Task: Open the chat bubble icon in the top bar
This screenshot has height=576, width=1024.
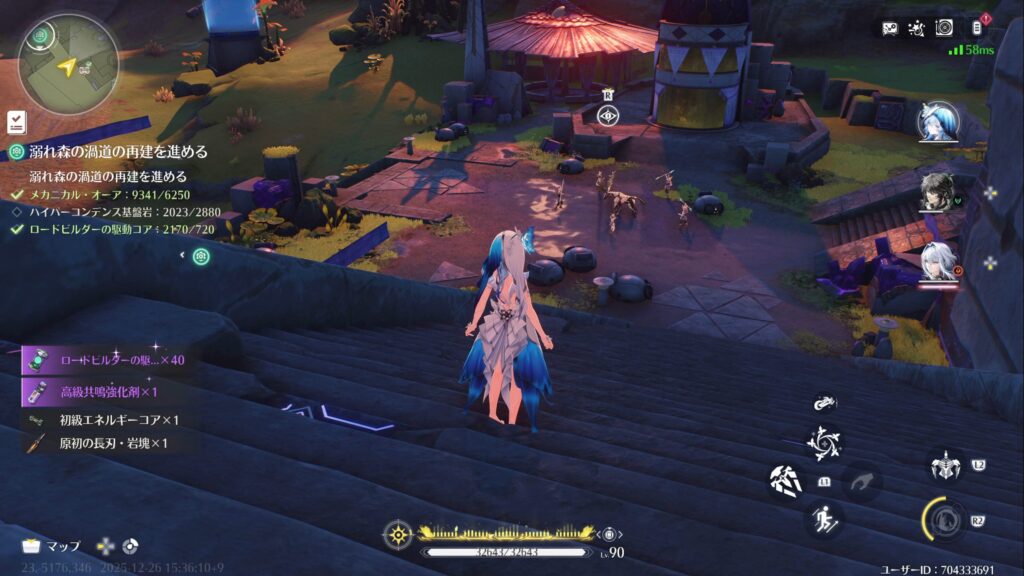Action: pyautogui.click(x=890, y=28)
